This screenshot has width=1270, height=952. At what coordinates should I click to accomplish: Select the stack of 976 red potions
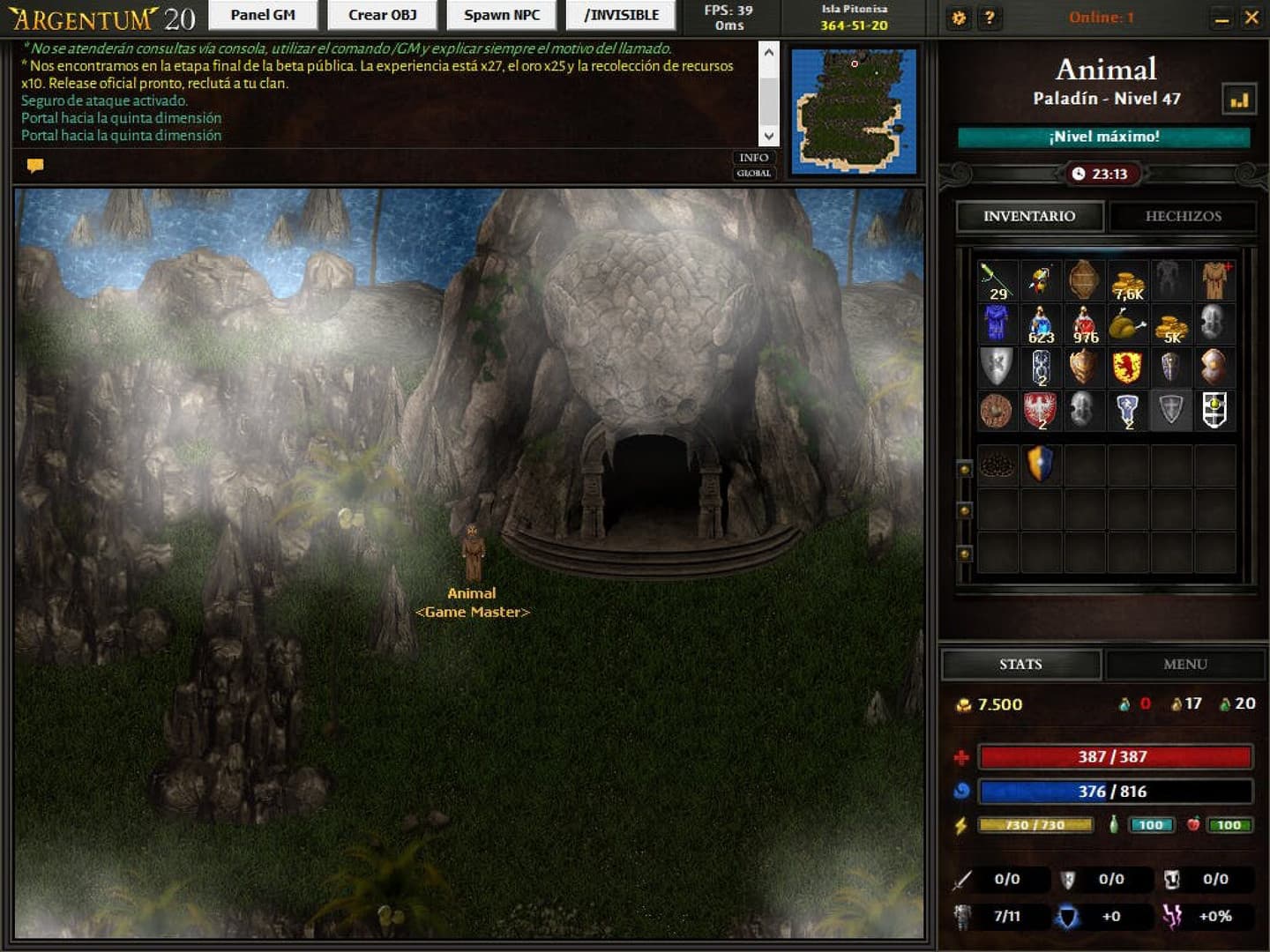click(1083, 324)
